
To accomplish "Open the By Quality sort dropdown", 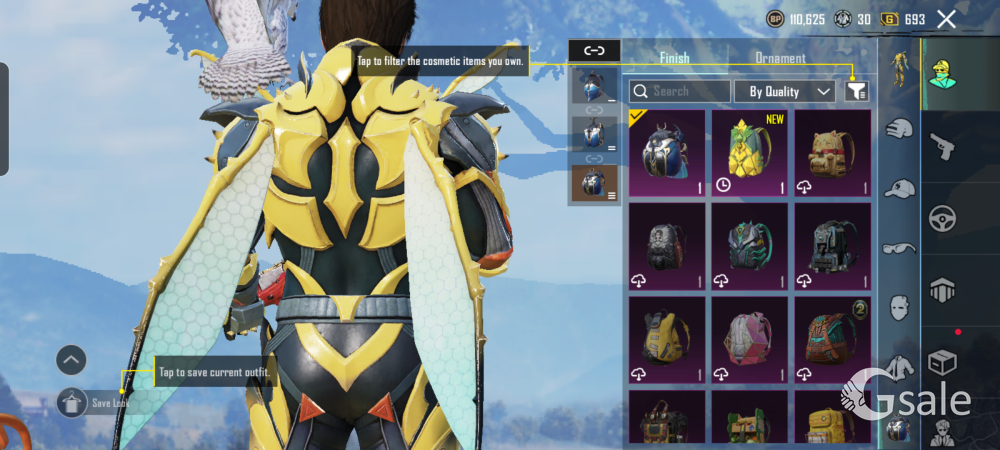I will click(785, 91).
